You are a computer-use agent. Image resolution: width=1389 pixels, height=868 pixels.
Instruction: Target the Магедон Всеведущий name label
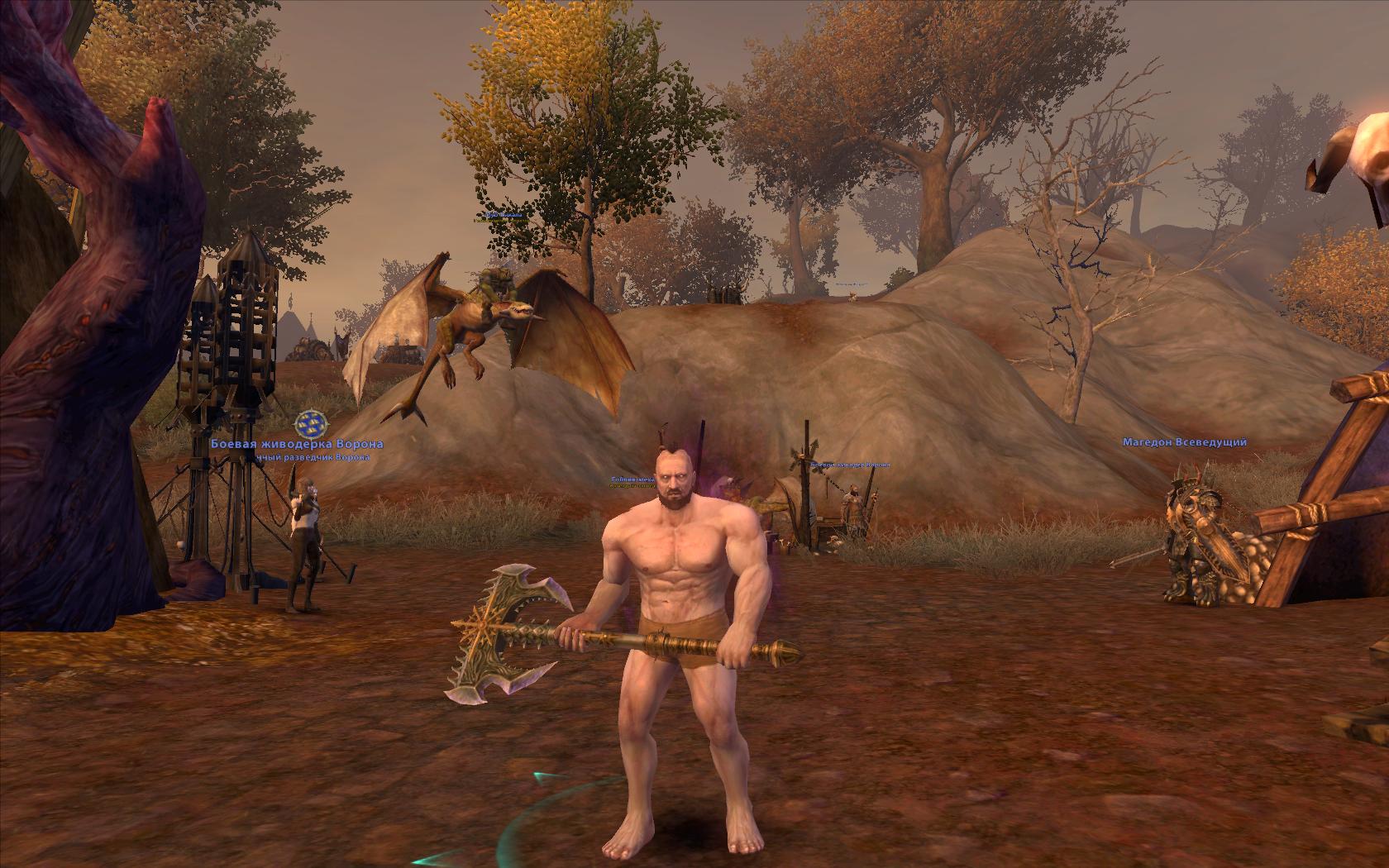[x=1184, y=442]
